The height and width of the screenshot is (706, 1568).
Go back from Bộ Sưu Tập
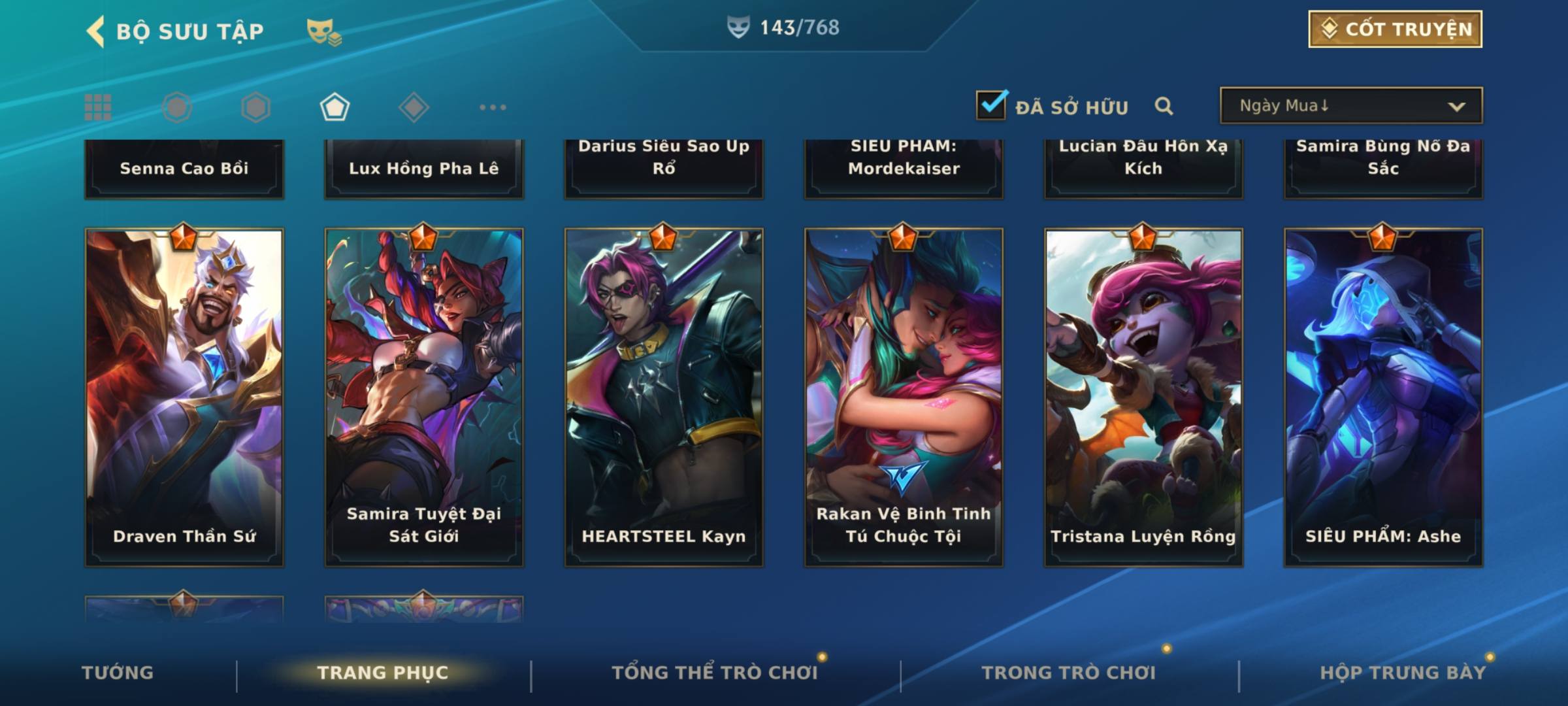[95, 31]
